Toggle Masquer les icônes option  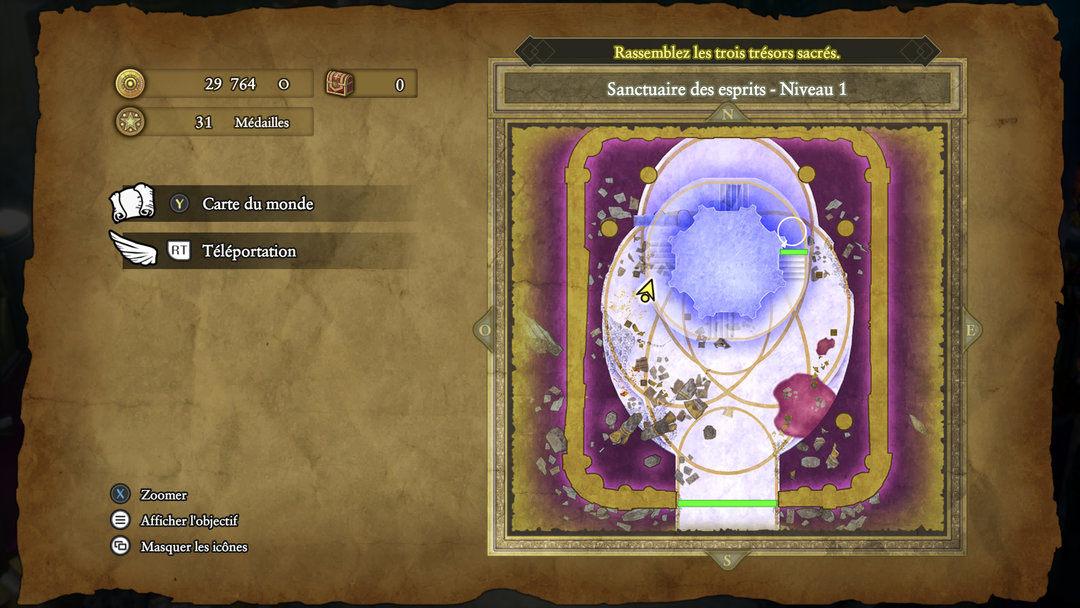(193, 547)
